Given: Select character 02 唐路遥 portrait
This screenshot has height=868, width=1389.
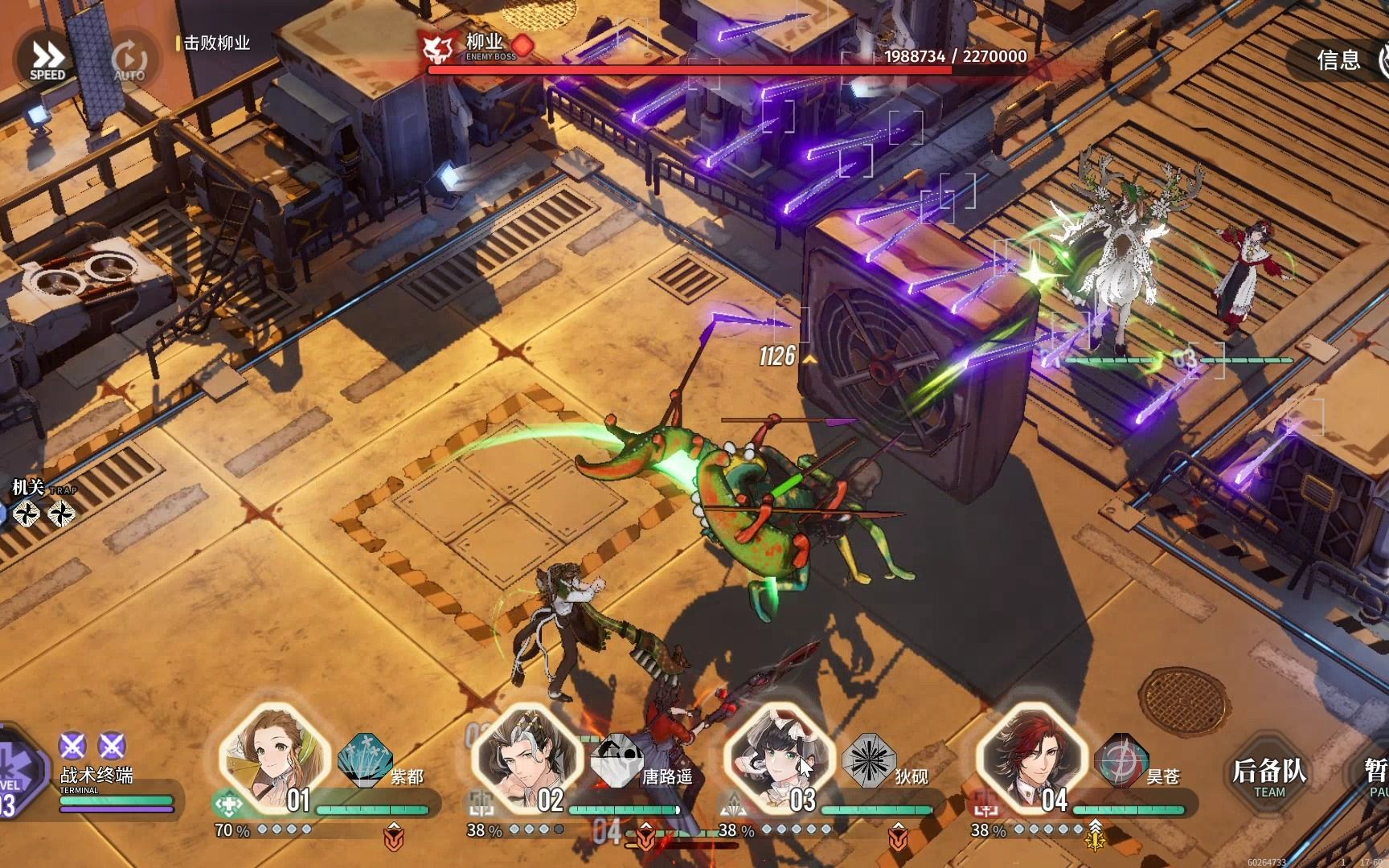Looking at the screenshot, I should coord(526,759).
